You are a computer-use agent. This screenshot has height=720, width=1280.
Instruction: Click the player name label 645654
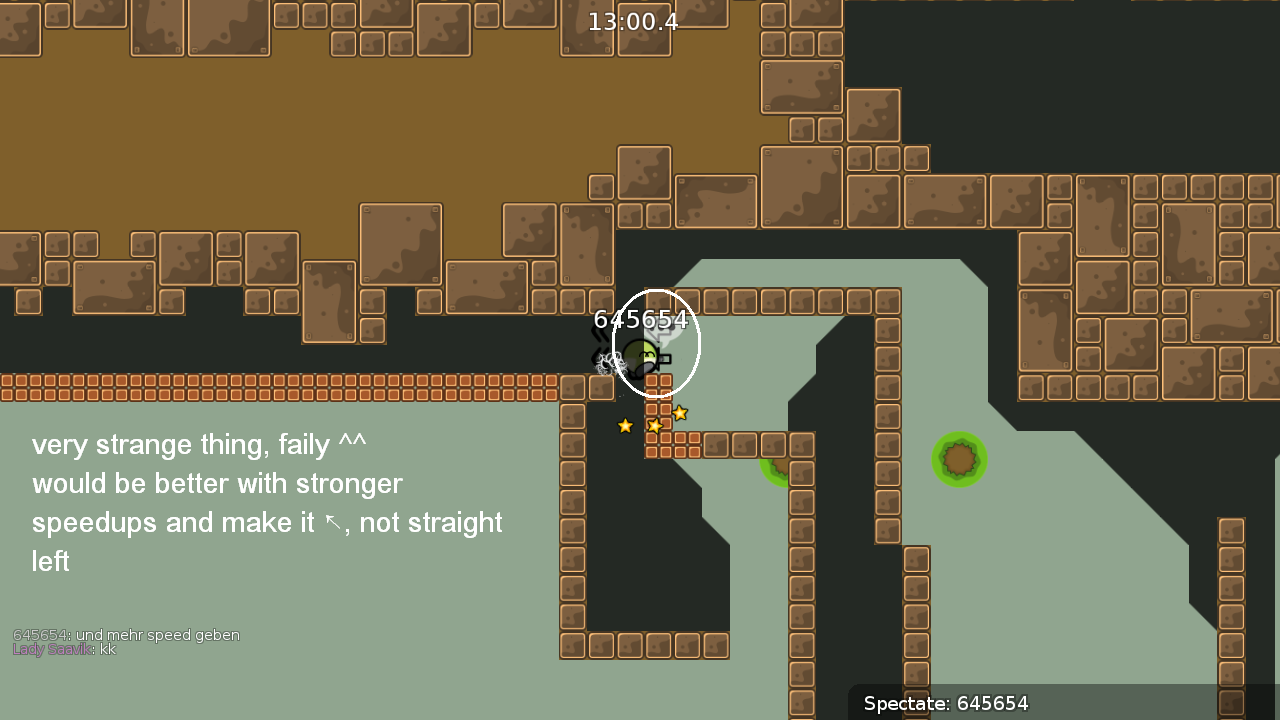[641, 319]
